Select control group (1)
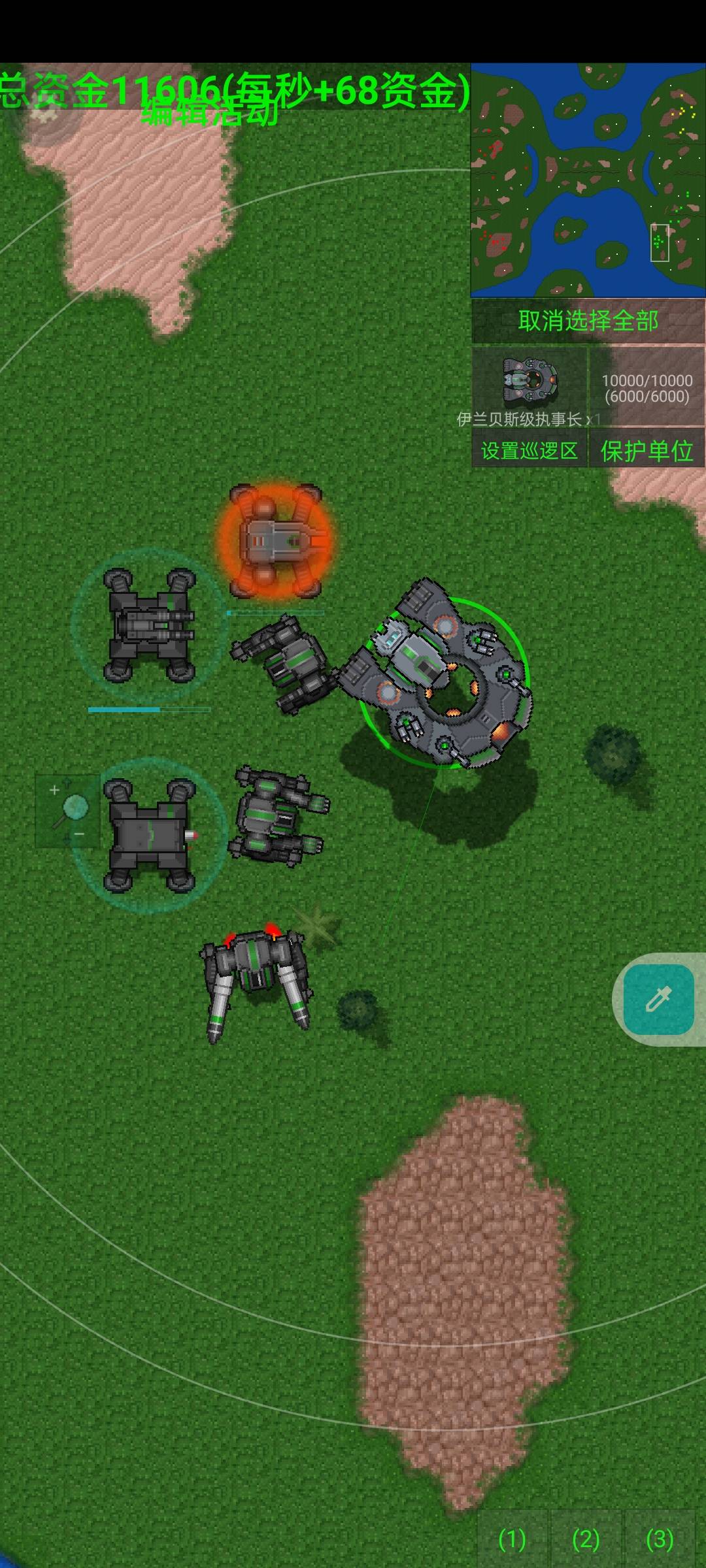This screenshot has height=1568, width=706. pyautogui.click(x=512, y=1539)
